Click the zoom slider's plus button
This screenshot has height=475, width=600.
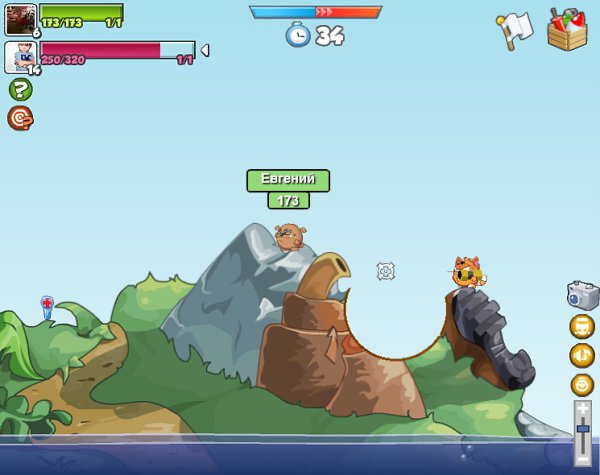(582, 408)
